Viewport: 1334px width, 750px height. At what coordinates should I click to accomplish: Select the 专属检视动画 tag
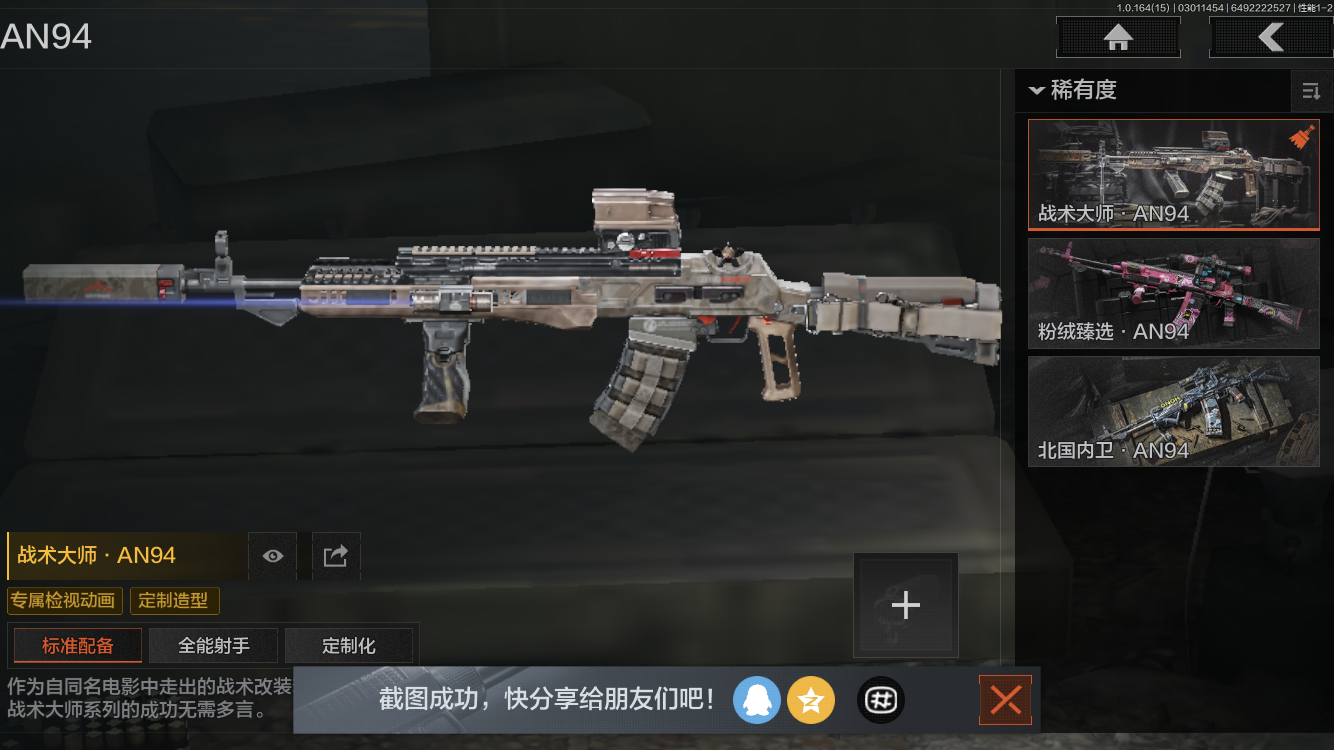[x=65, y=601]
